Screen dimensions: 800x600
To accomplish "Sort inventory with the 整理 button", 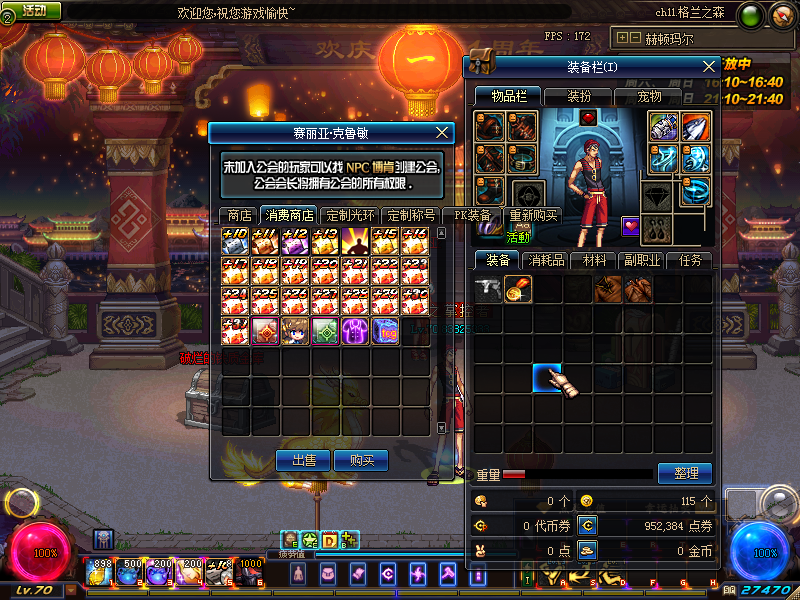I will (685, 473).
